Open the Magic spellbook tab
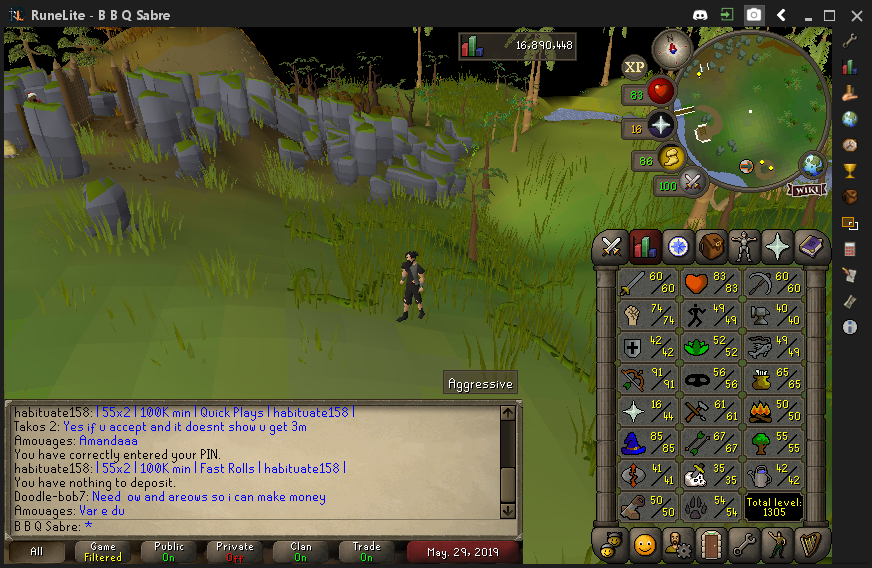 (809, 246)
